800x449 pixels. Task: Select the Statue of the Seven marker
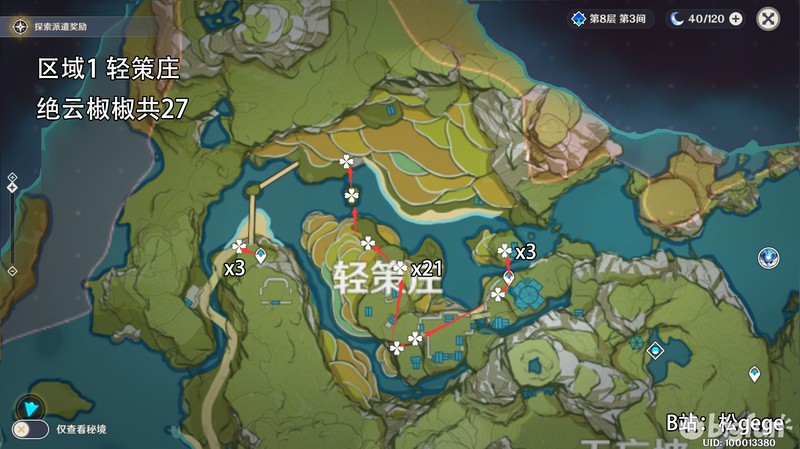pos(768,258)
